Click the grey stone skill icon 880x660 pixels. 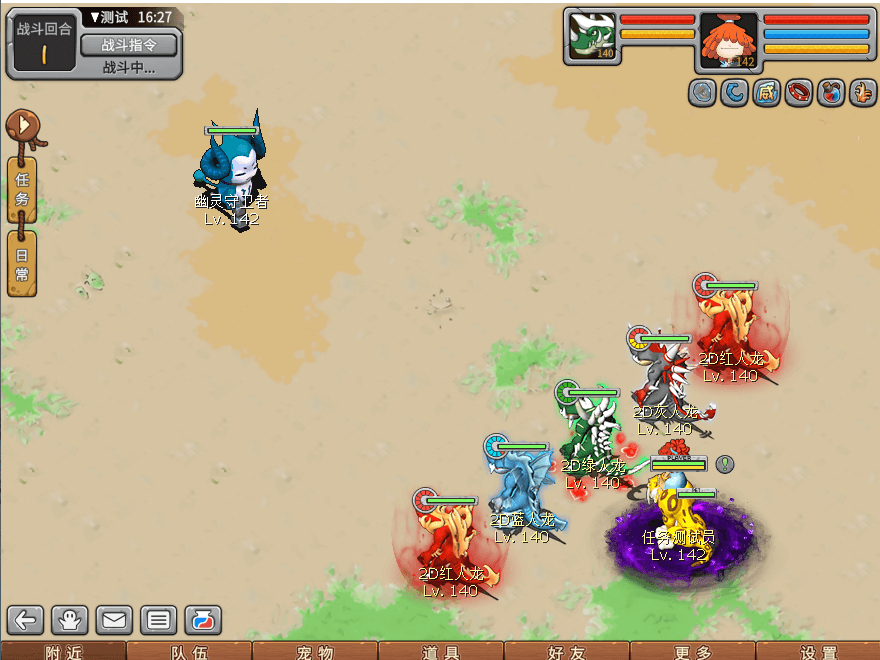tap(702, 93)
